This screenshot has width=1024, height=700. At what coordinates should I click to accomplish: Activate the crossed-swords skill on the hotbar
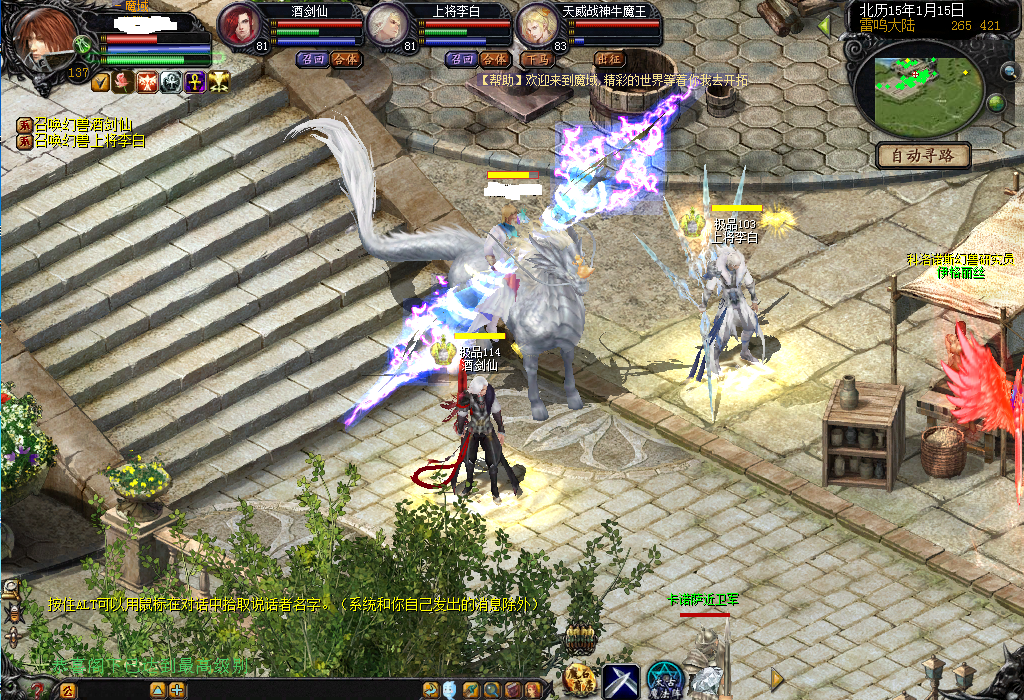tap(620, 681)
